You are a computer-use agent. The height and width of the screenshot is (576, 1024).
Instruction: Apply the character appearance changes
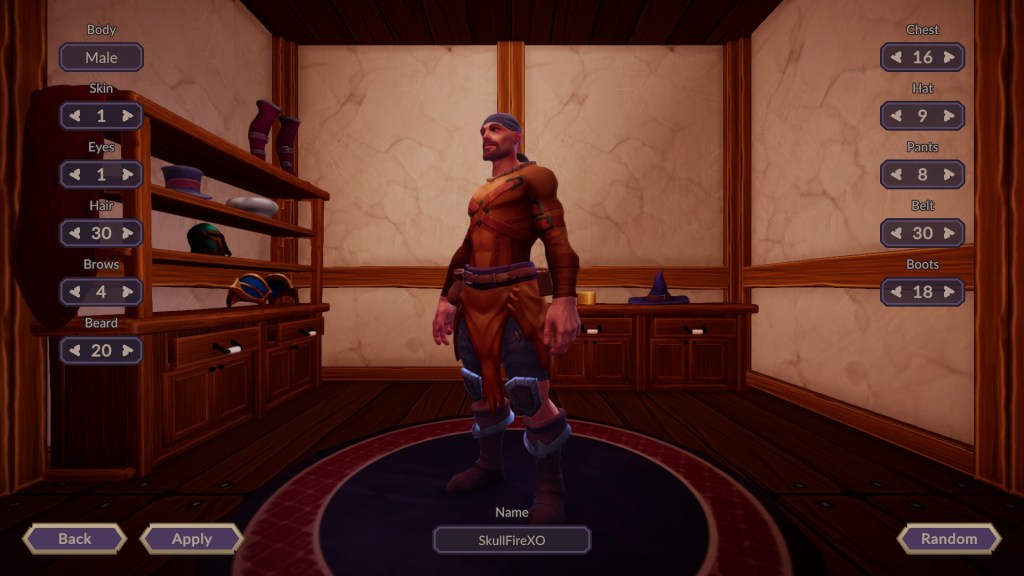click(x=192, y=539)
